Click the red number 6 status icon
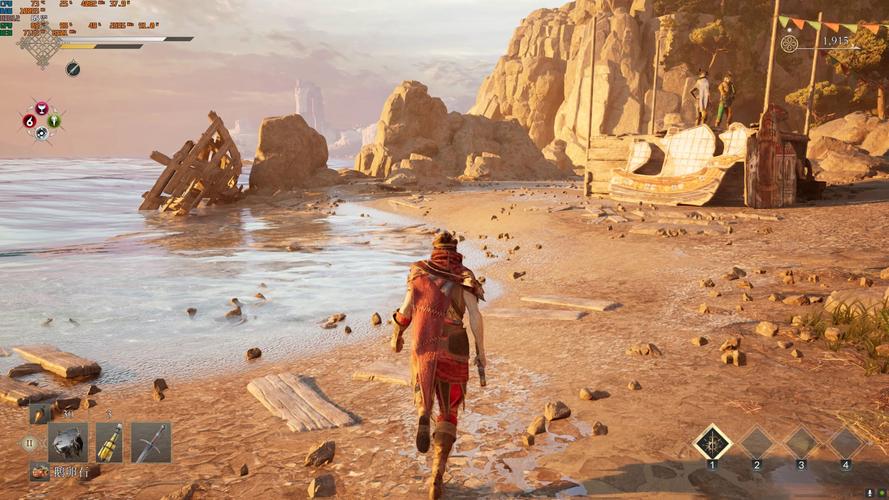Viewport: 889px width, 500px height. tap(29, 122)
